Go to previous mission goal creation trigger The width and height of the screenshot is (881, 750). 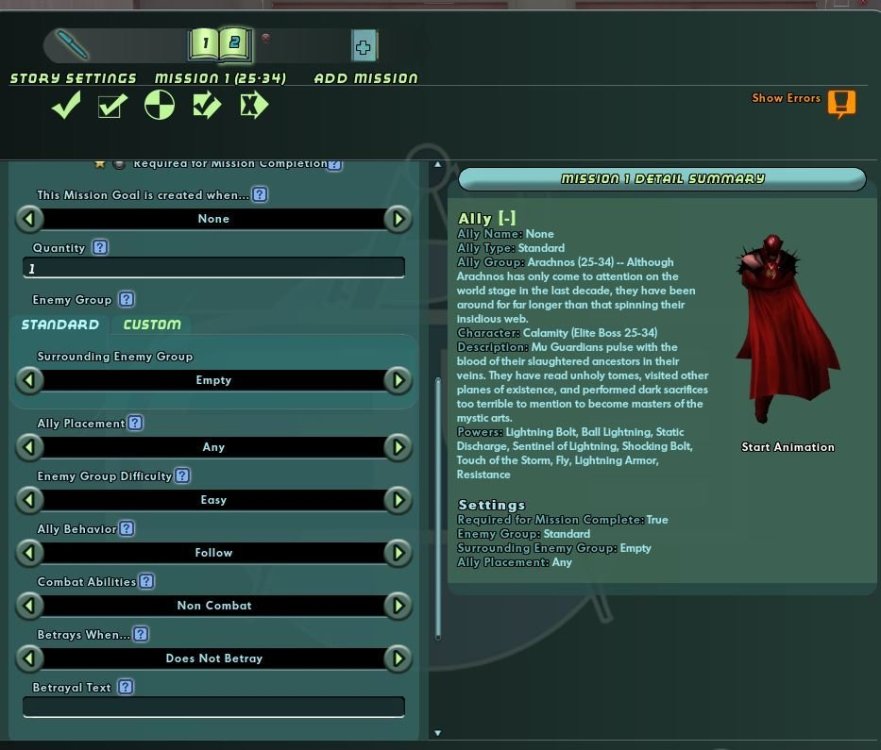pyautogui.click(x=30, y=219)
